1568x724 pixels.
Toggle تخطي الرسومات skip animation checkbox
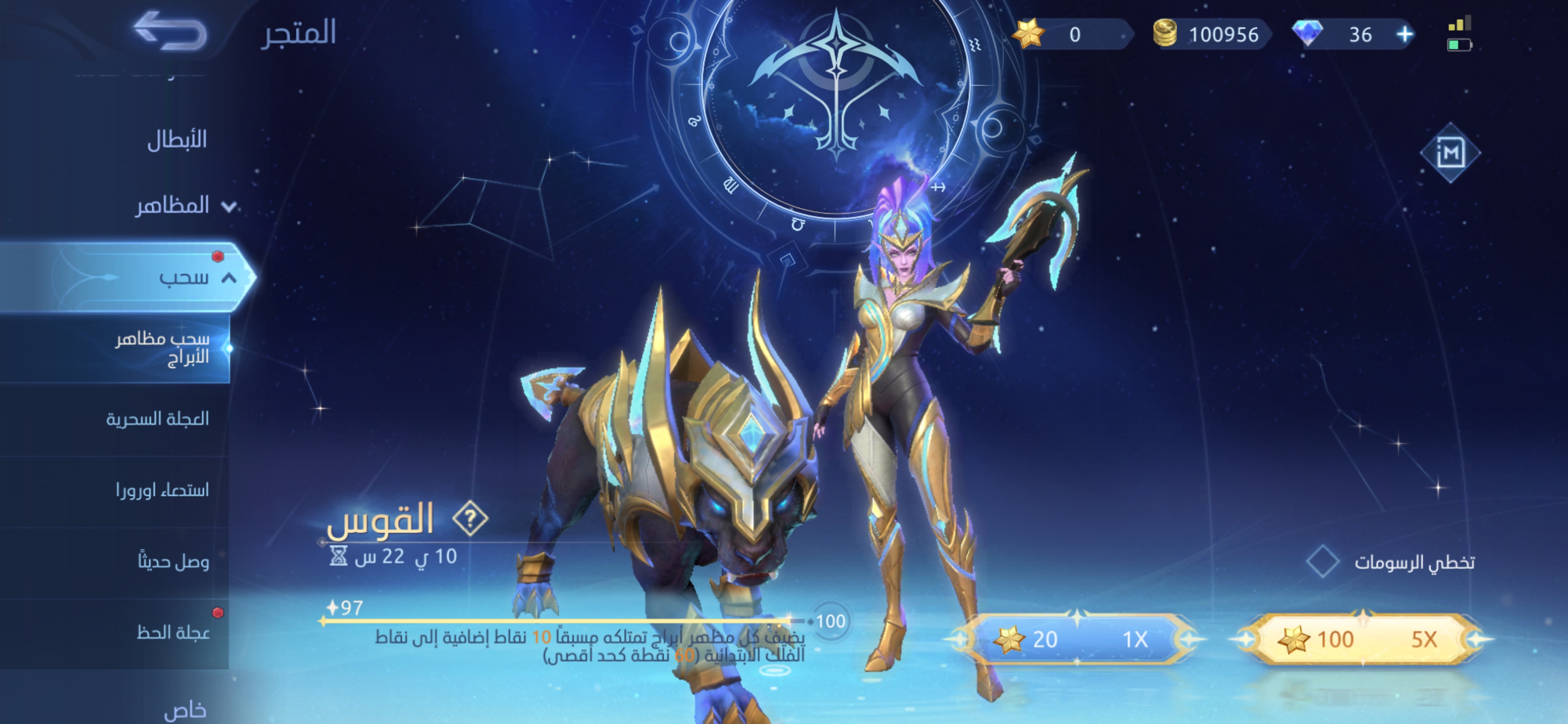coord(1322,562)
